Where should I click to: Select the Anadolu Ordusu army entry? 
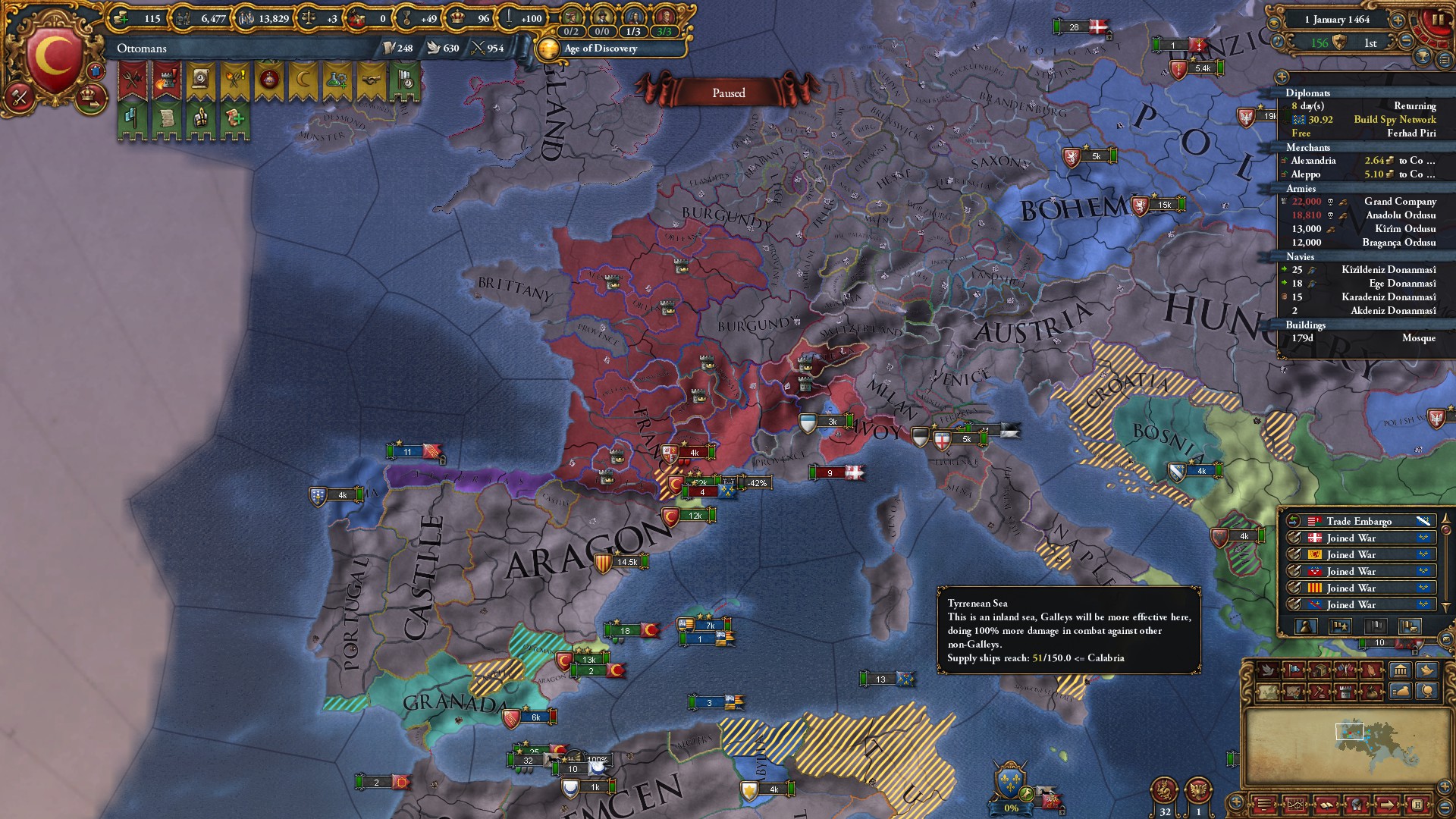[x=1400, y=215]
